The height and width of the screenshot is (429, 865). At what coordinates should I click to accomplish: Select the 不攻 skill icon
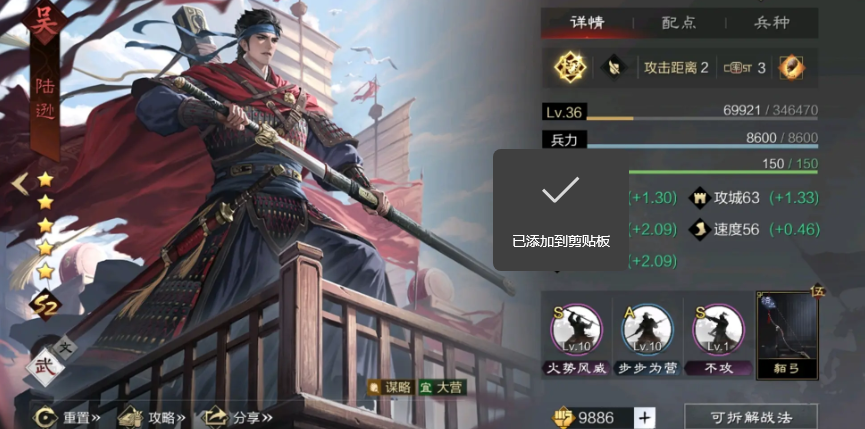(x=717, y=331)
